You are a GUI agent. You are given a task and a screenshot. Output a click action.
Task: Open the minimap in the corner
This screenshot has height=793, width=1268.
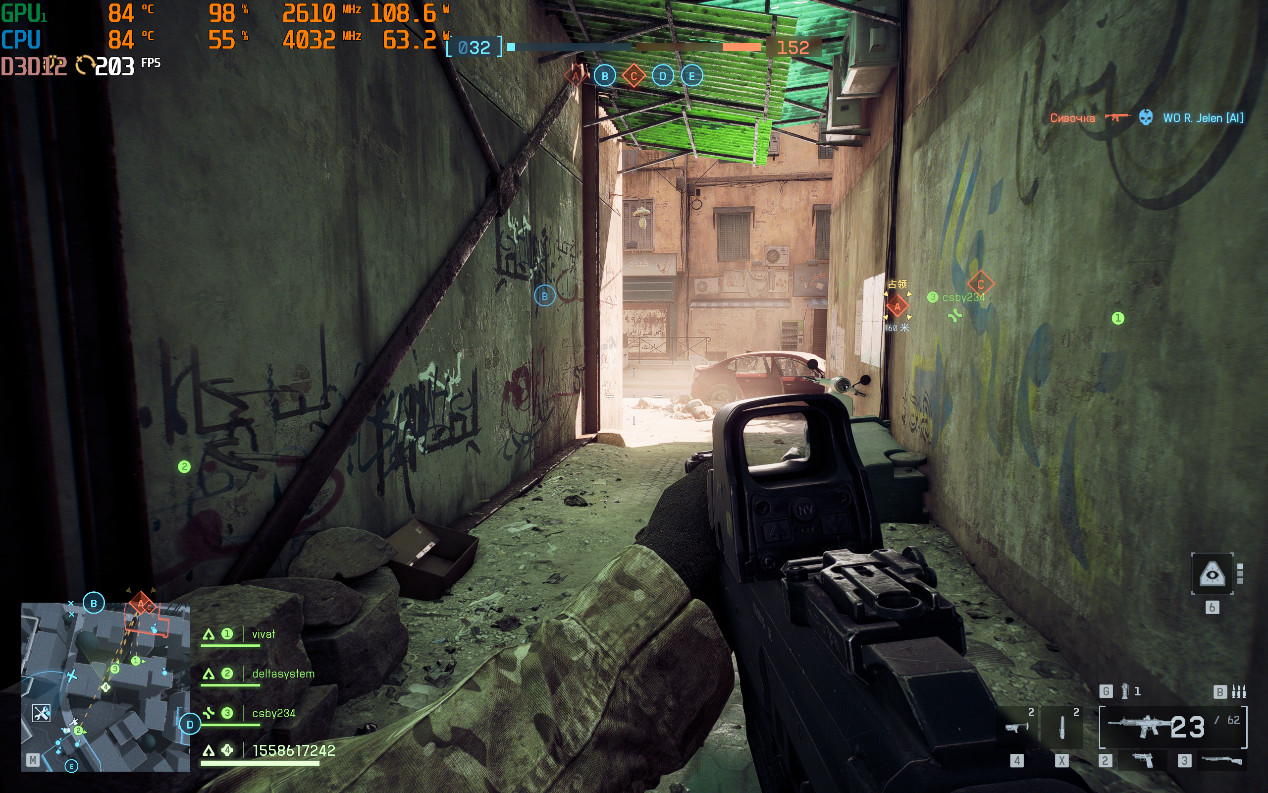coord(105,686)
